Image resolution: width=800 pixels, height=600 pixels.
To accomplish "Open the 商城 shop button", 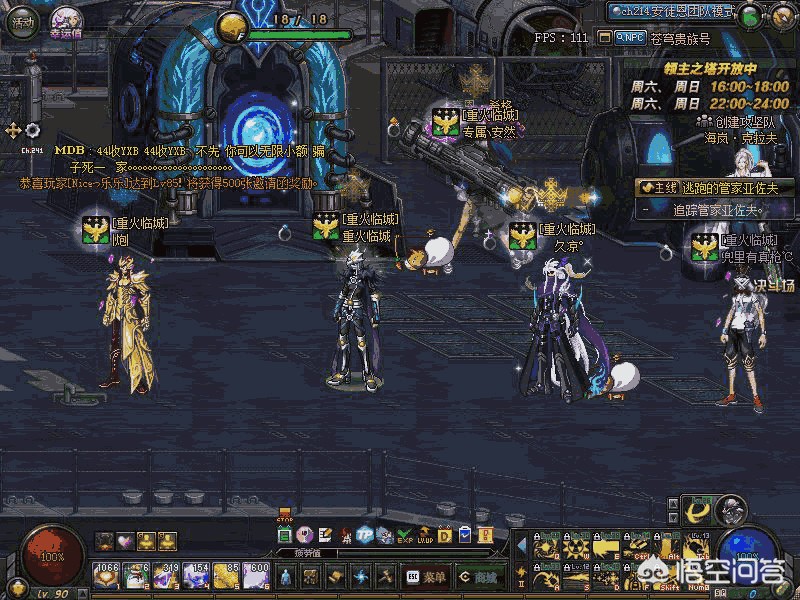I will click(x=480, y=576).
